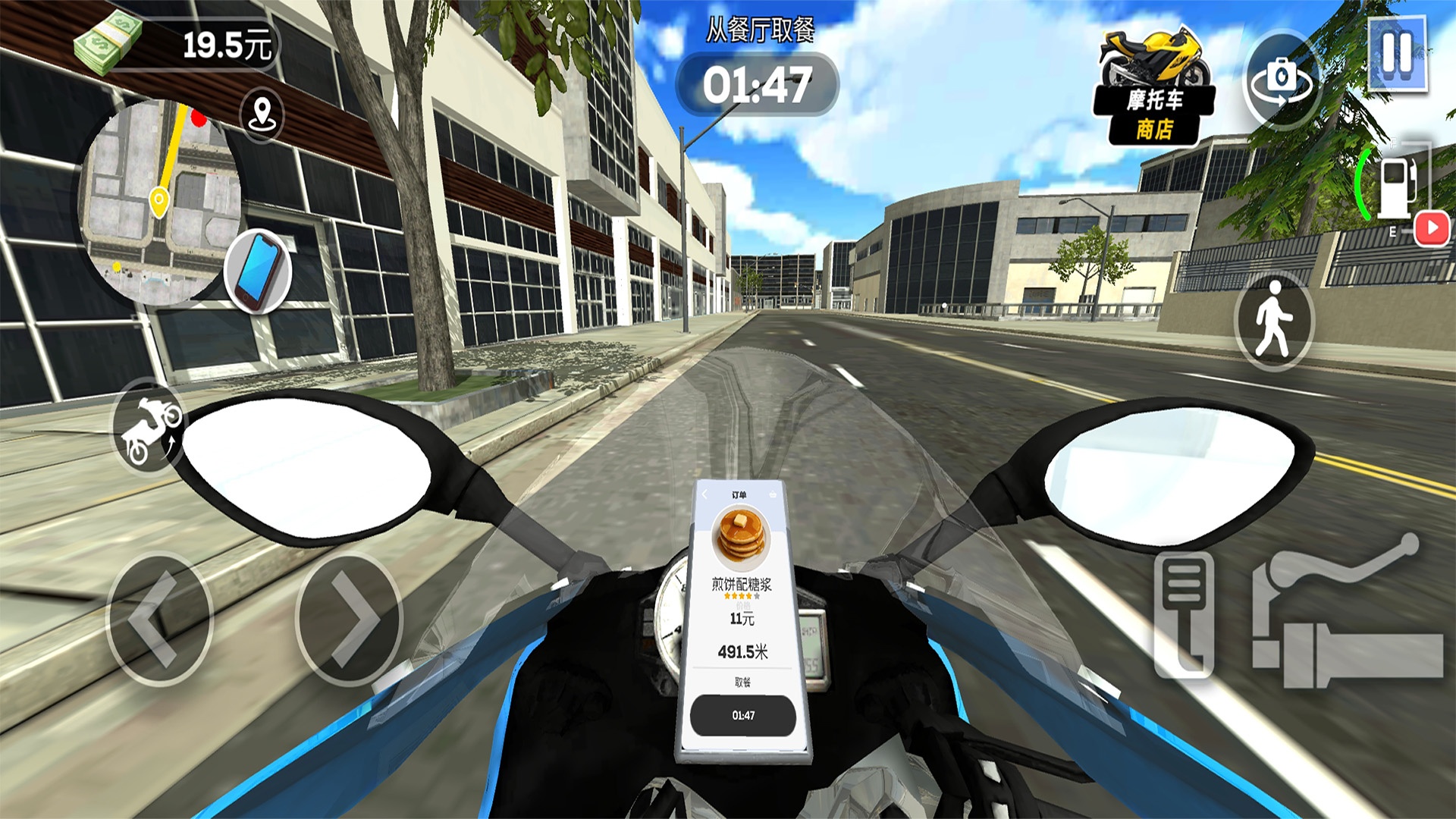Tap the red video ad button
Screen dimensions: 1456x819
1432,227
